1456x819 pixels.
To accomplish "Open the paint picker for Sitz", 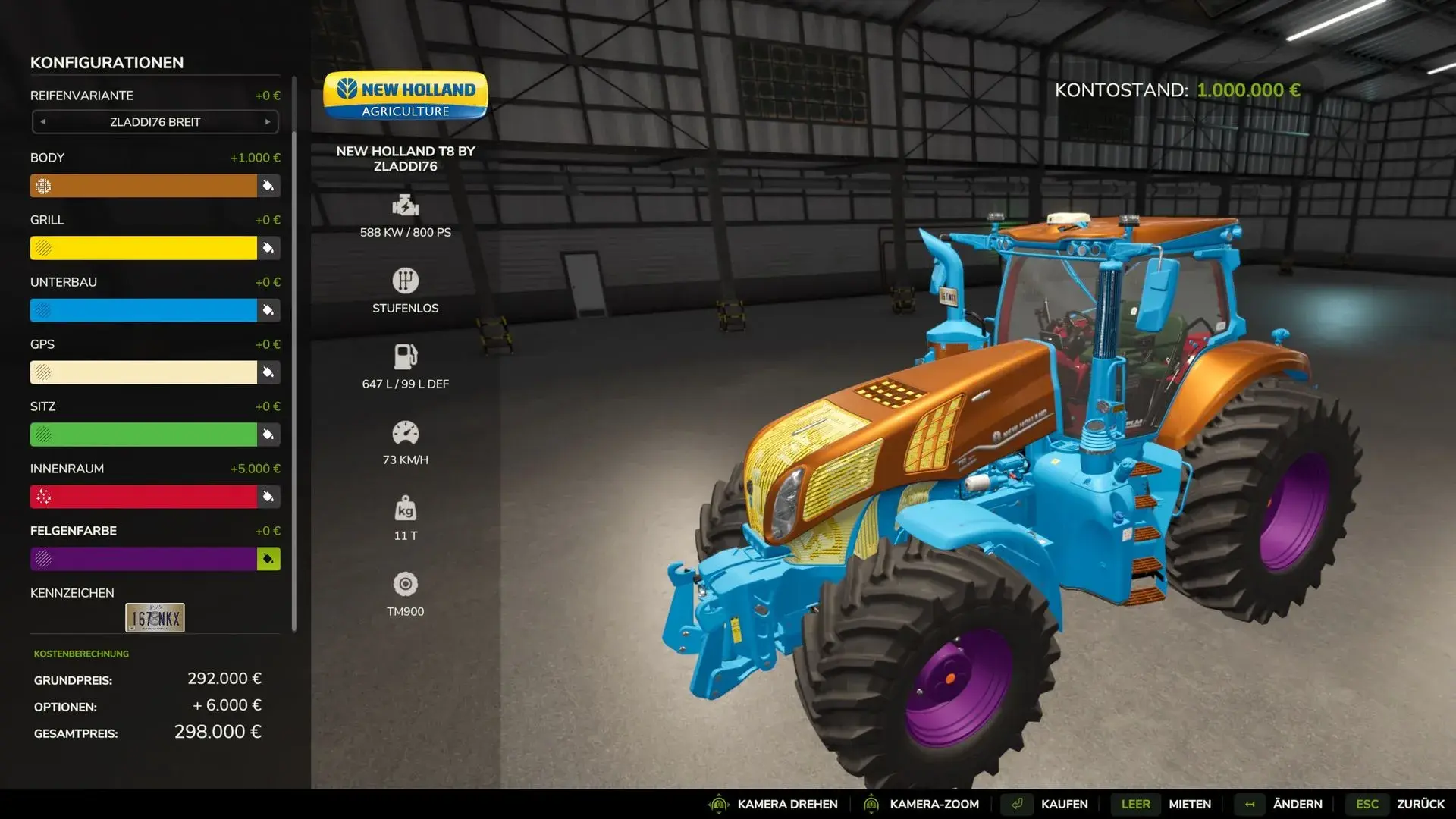I will point(268,435).
